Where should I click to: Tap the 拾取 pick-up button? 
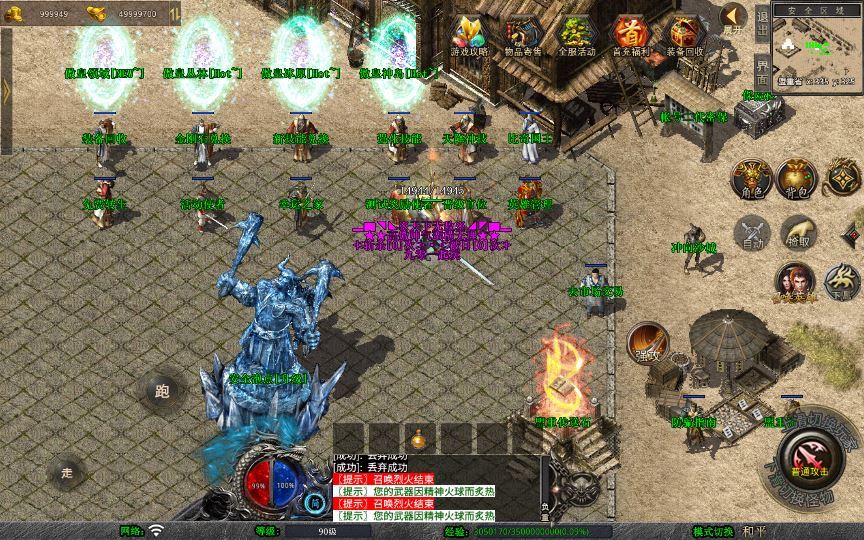point(797,232)
